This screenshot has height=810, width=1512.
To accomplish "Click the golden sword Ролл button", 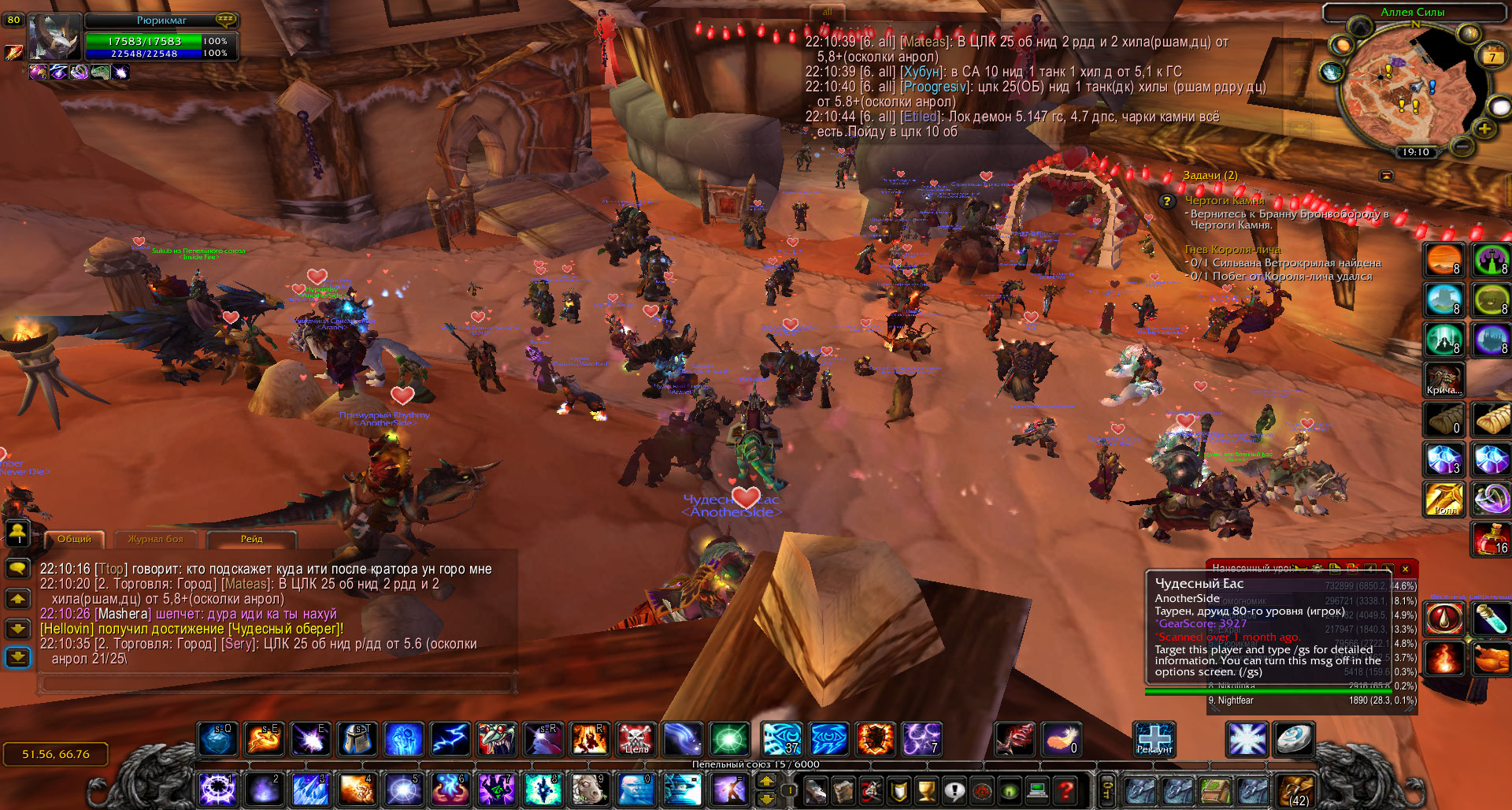I will [1443, 499].
